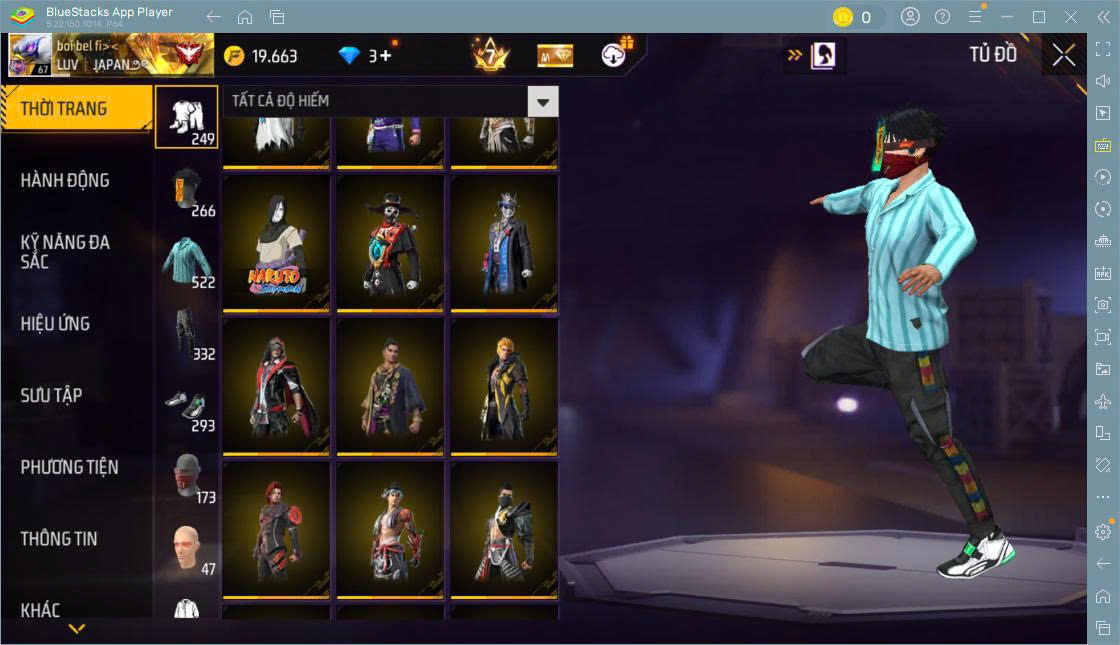Screen dimensions: 1120x645
Task: Go to the SƯU TẬP tab
Action: (51, 396)
